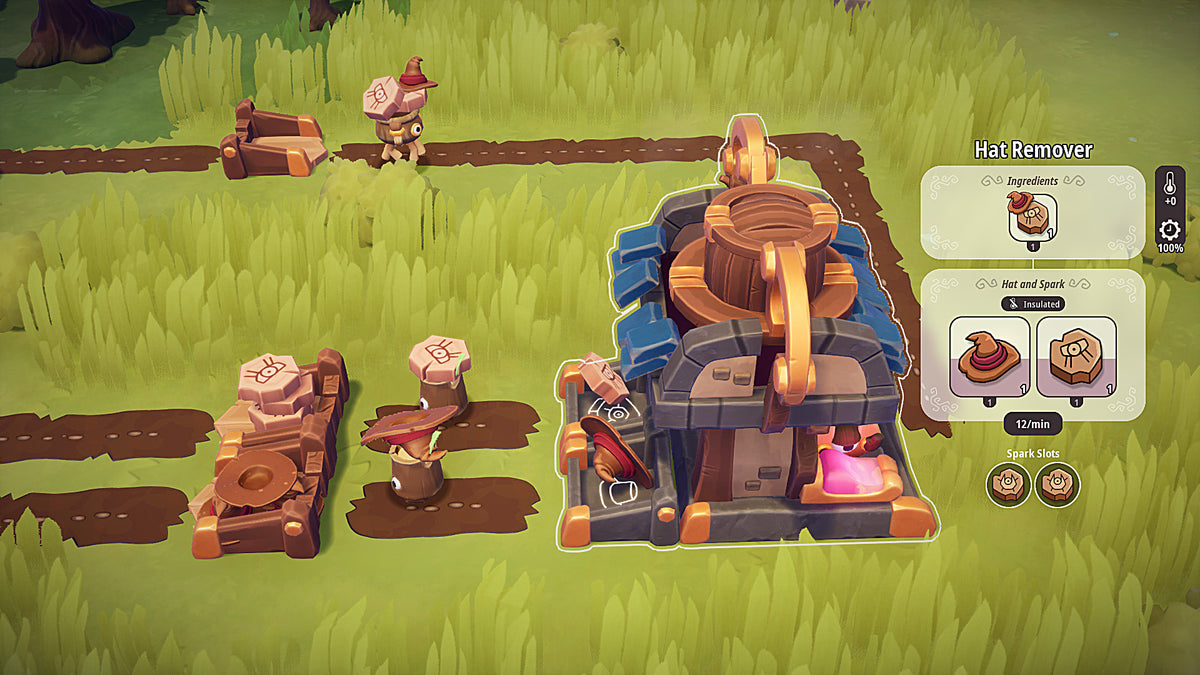
Task: Click the Insulated status tag
Action: tap(1032, 304)
